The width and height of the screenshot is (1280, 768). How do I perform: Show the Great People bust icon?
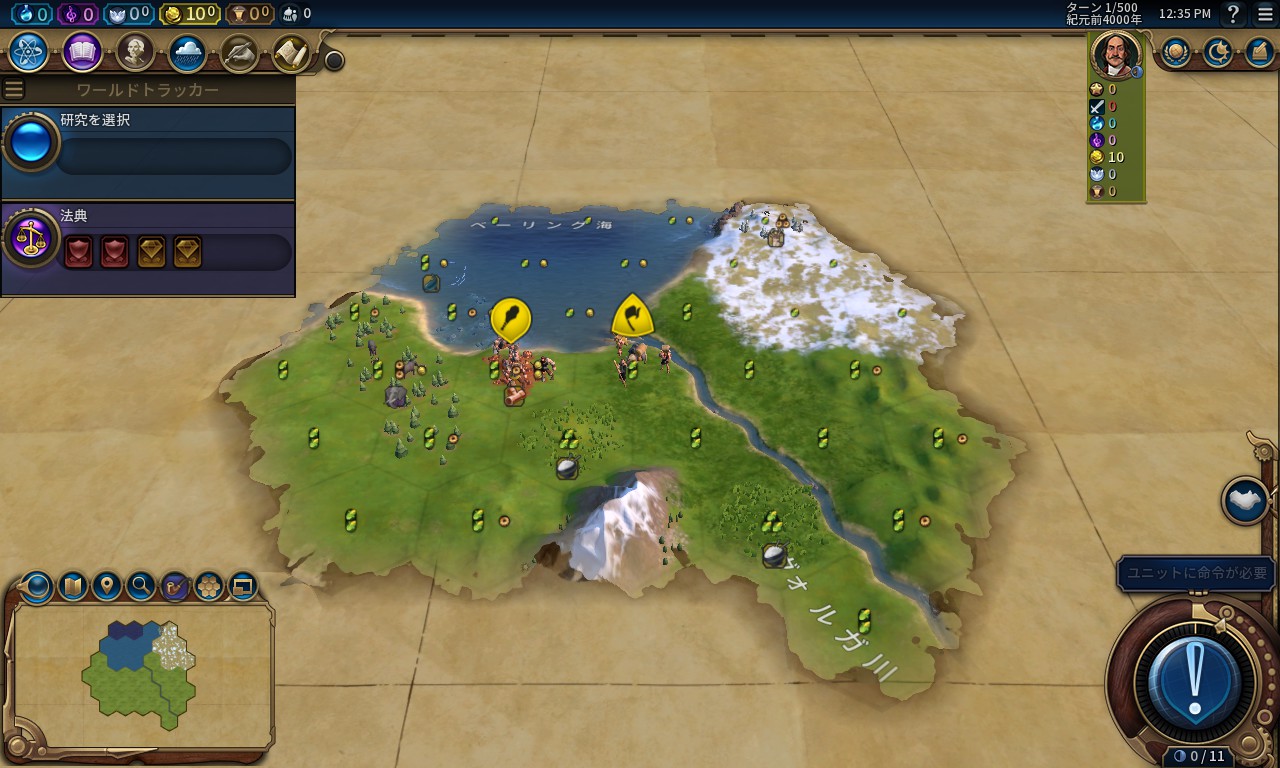click(135, 52)
